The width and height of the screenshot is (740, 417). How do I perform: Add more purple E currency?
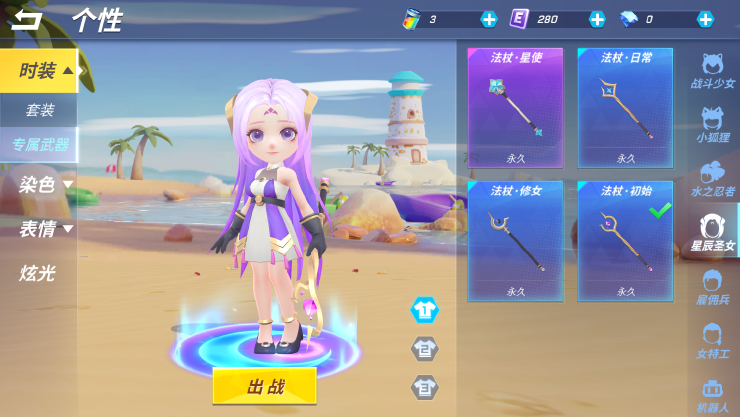click(x=597, y=19)
